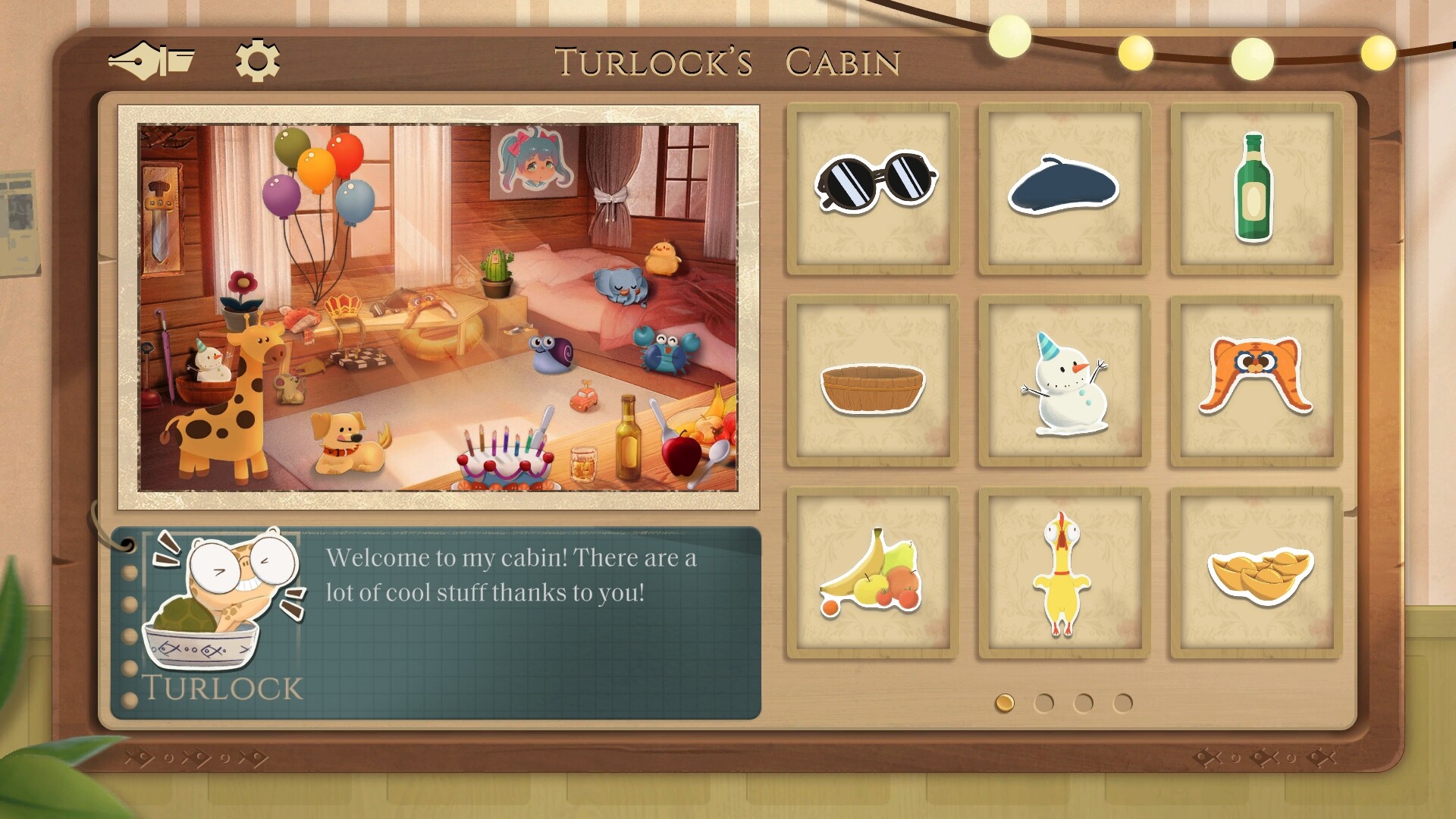The width and height of the screenshot is (1456, 819).
Task: Choose the navy beret sticker tile
Action: tap(1065, 189)
